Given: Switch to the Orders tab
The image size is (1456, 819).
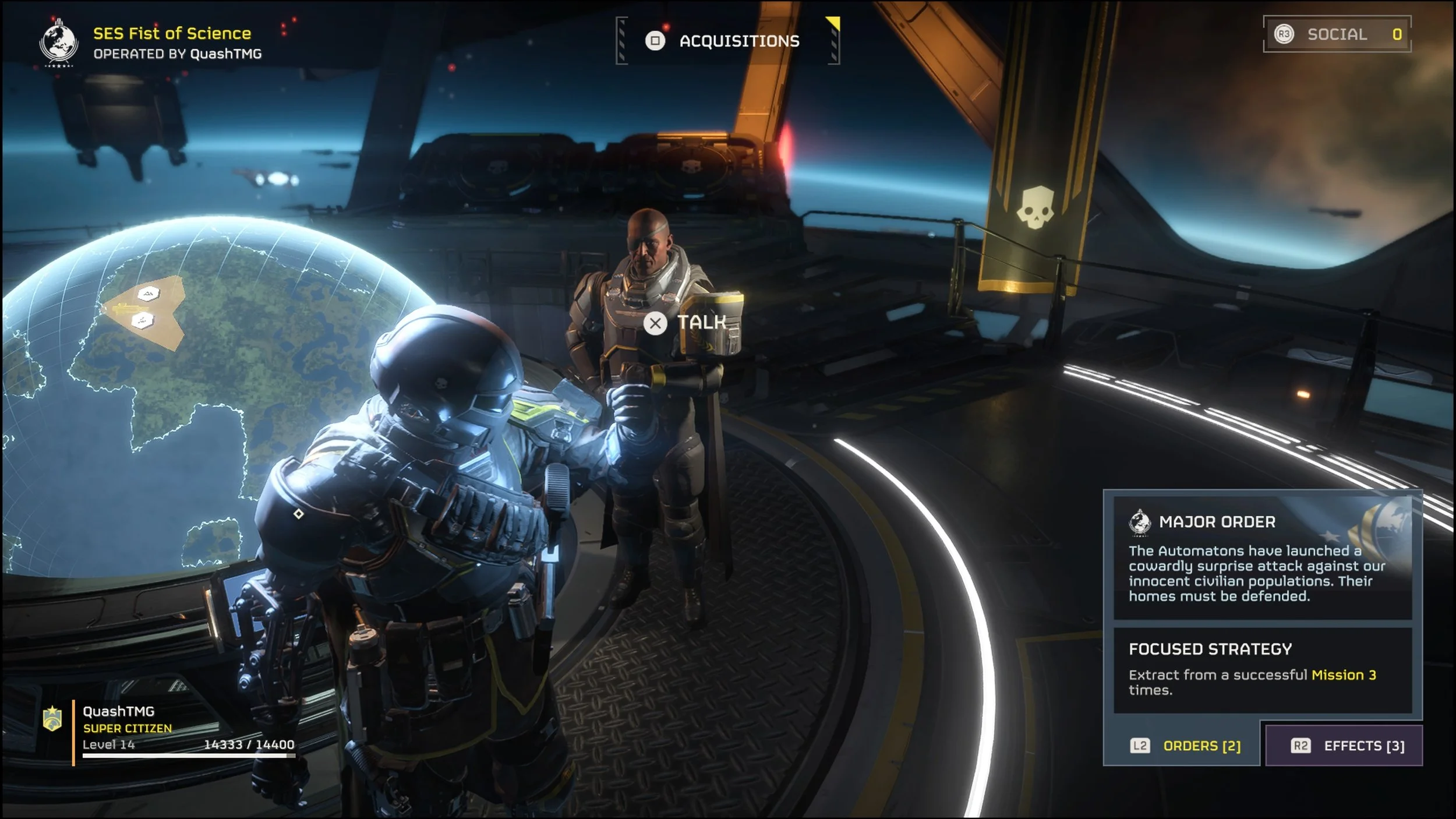Looking at the screenshot, I should 1185,746.
